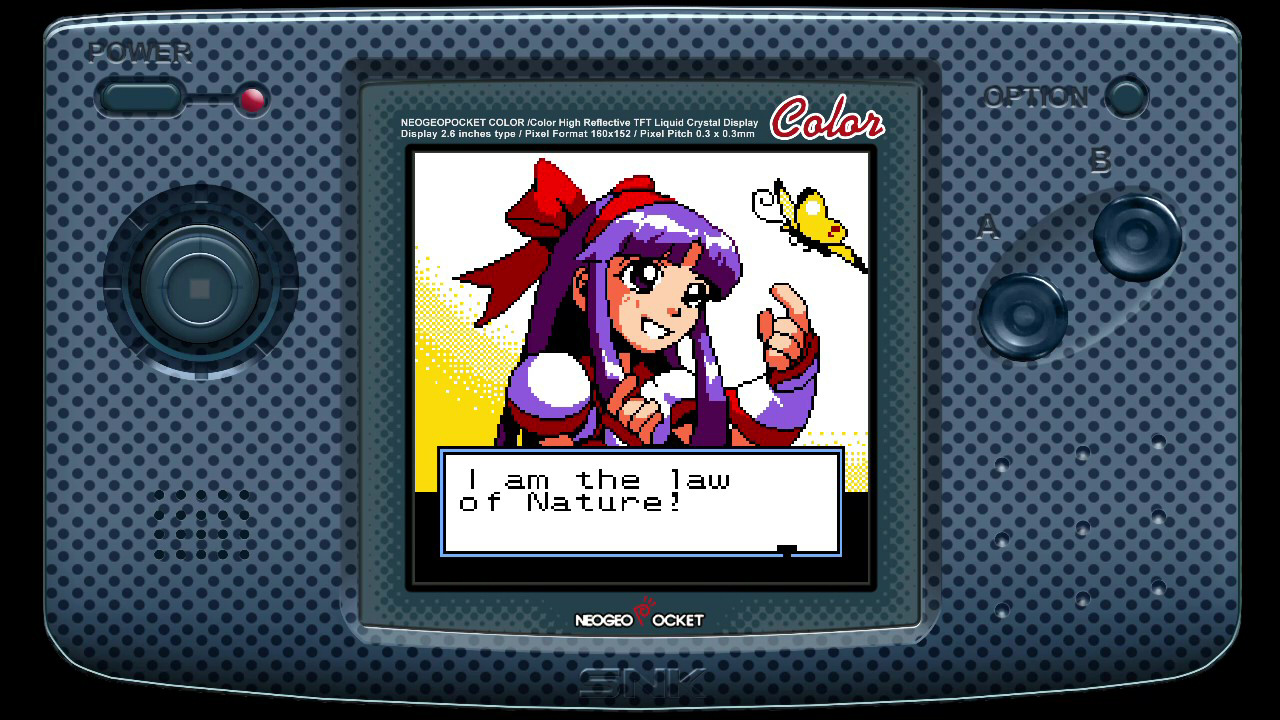Click the SNK logo at the bottom
1280x720 pixels.
[x=640, y=677]
